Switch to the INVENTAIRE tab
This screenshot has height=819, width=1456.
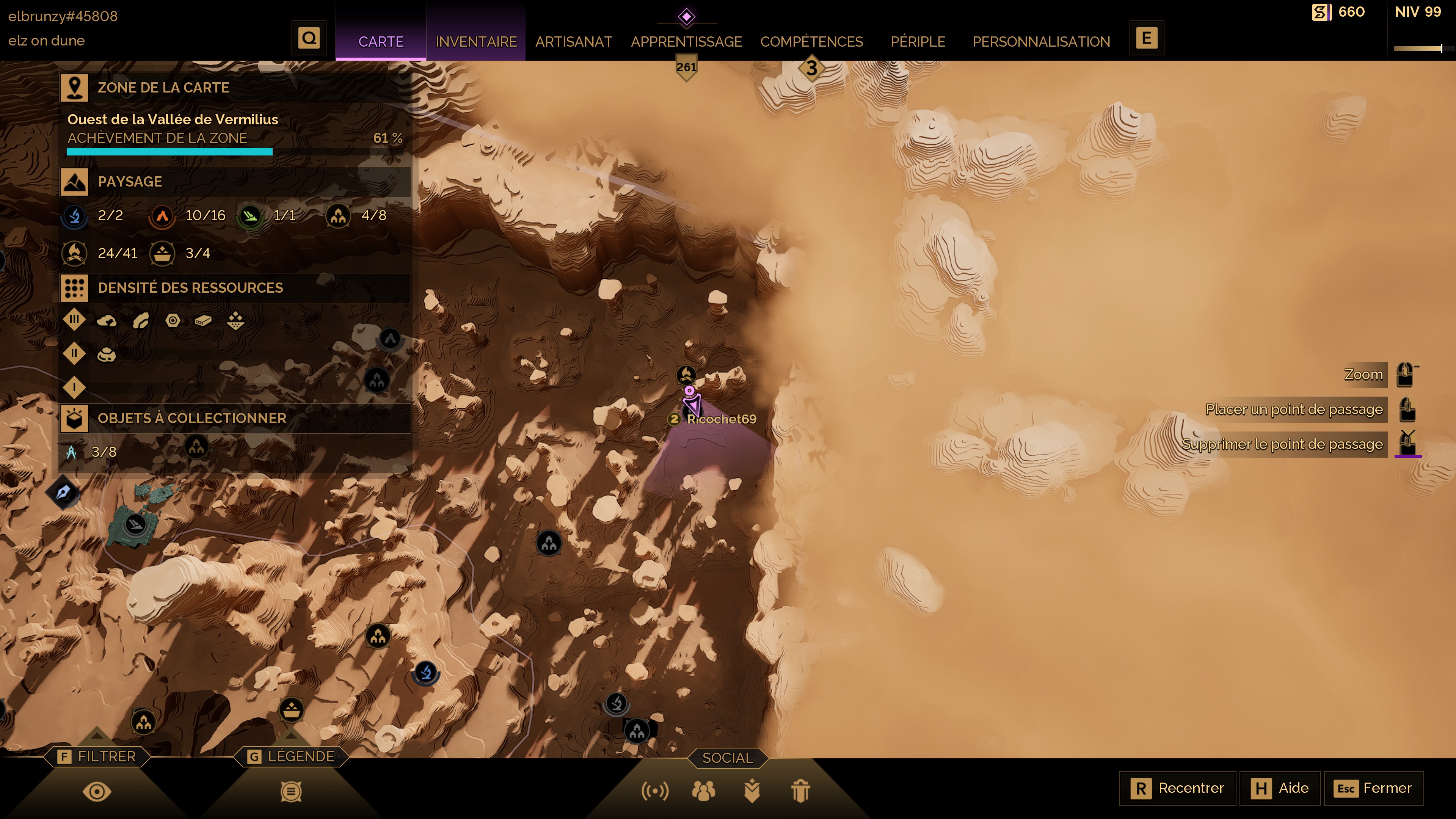point(476,41)
